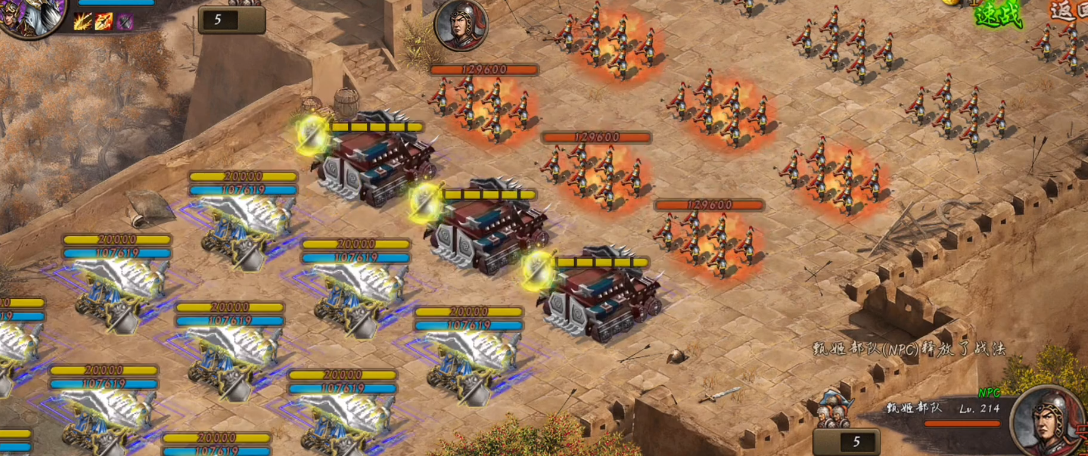The width and height of the screenshot is (1088, 456).
Task: Select the purple greyed-out skill icon
Action: point(125,22)
